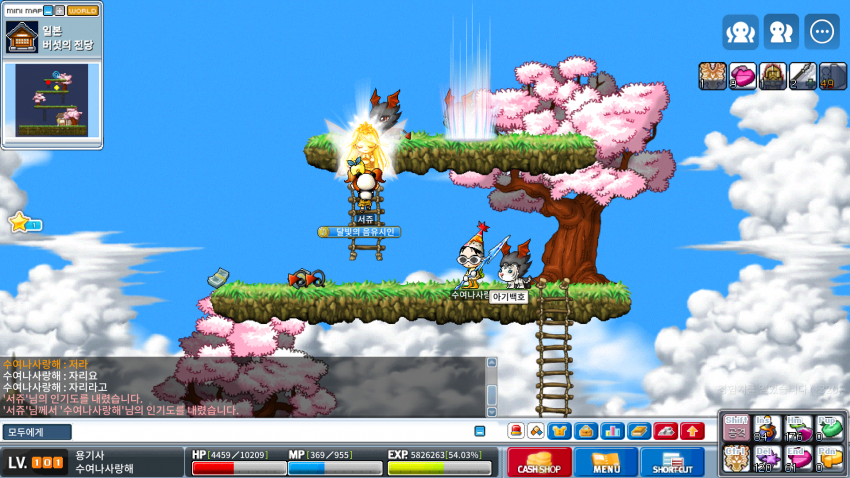Viewport: 850px width, 478px height.
Task: Open the three-dots more options button
Action: [823, 32]
